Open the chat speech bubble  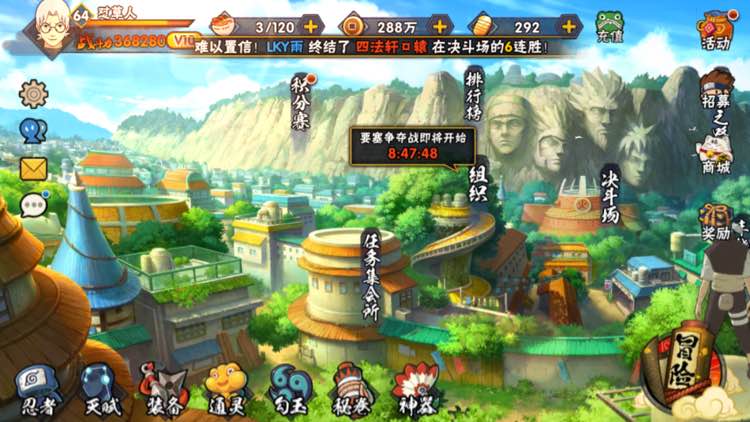(33, 205)
